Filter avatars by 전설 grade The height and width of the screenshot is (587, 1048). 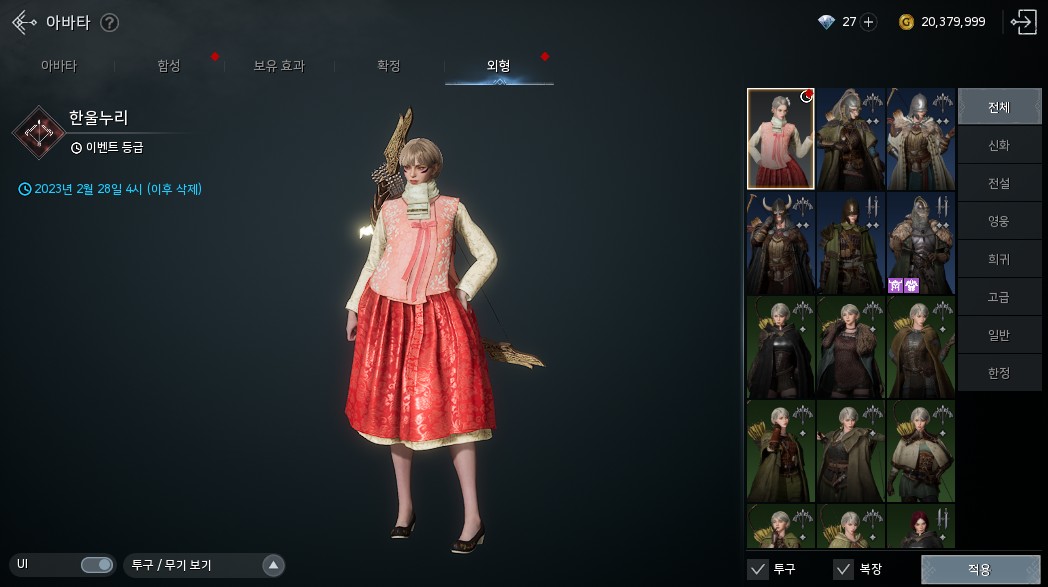pyautogui.click(x=999, y=183)
